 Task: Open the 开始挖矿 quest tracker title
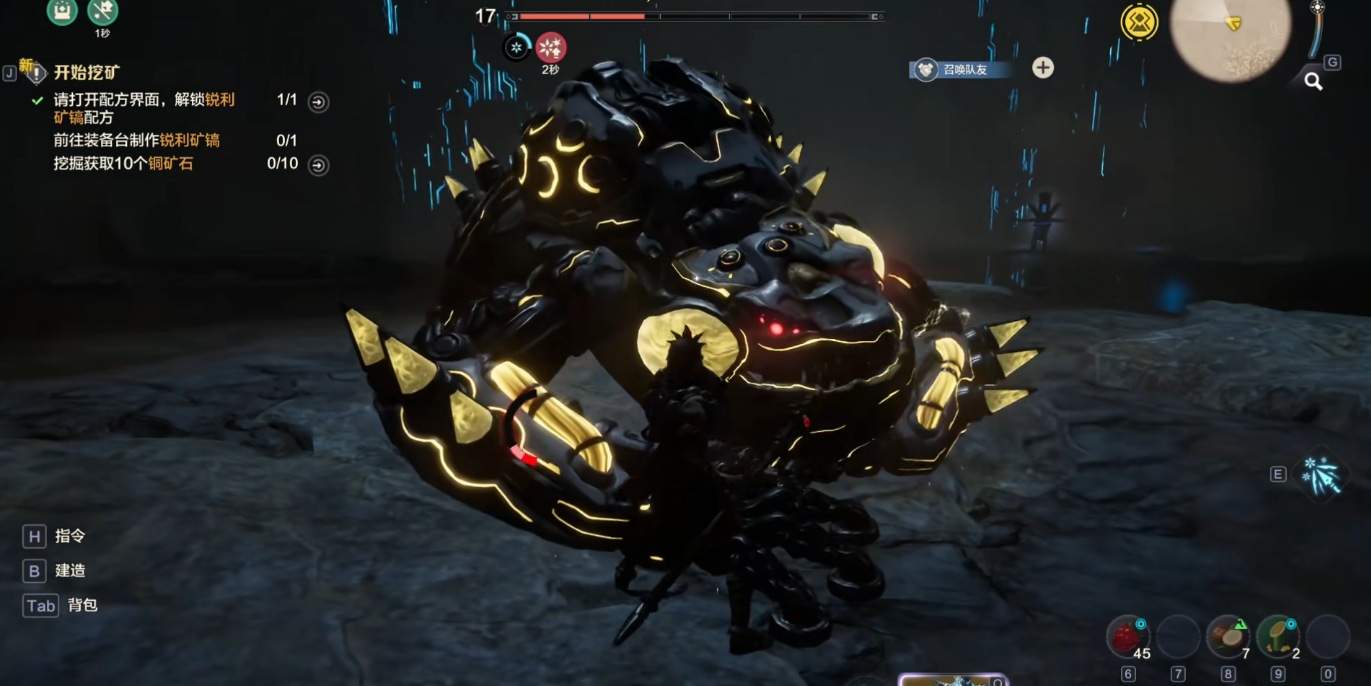[87, 73]
